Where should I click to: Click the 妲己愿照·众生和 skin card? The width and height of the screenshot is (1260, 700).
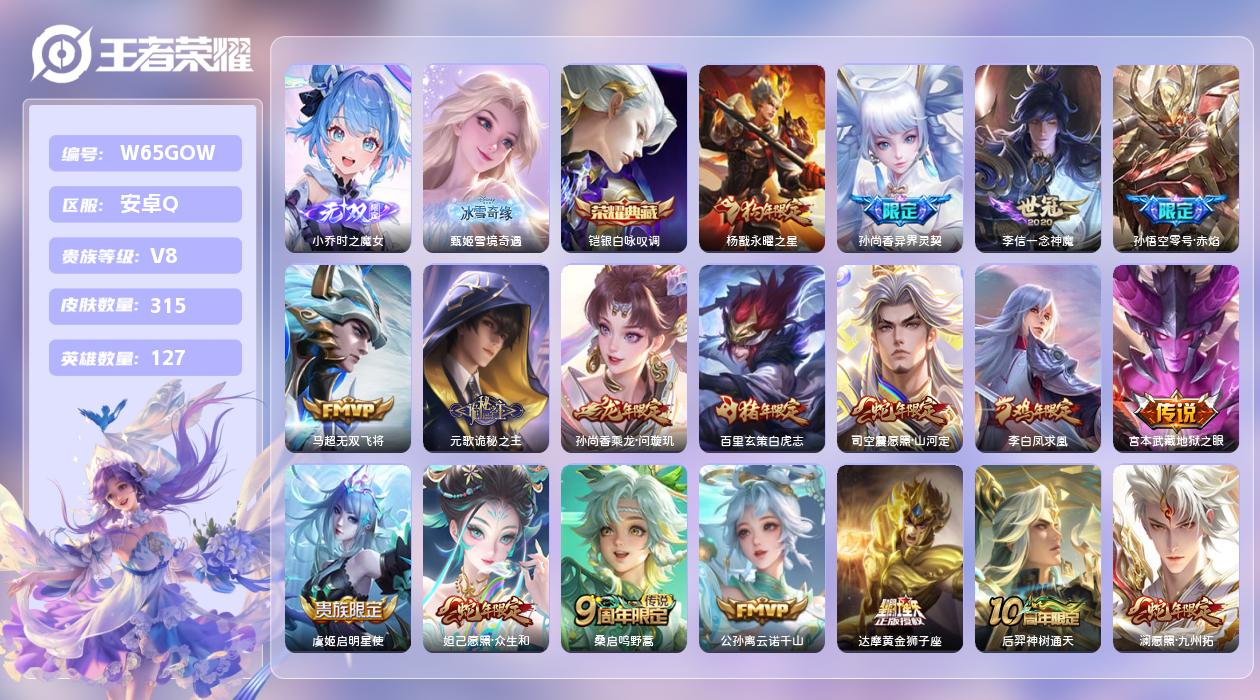tap(486, 558)
